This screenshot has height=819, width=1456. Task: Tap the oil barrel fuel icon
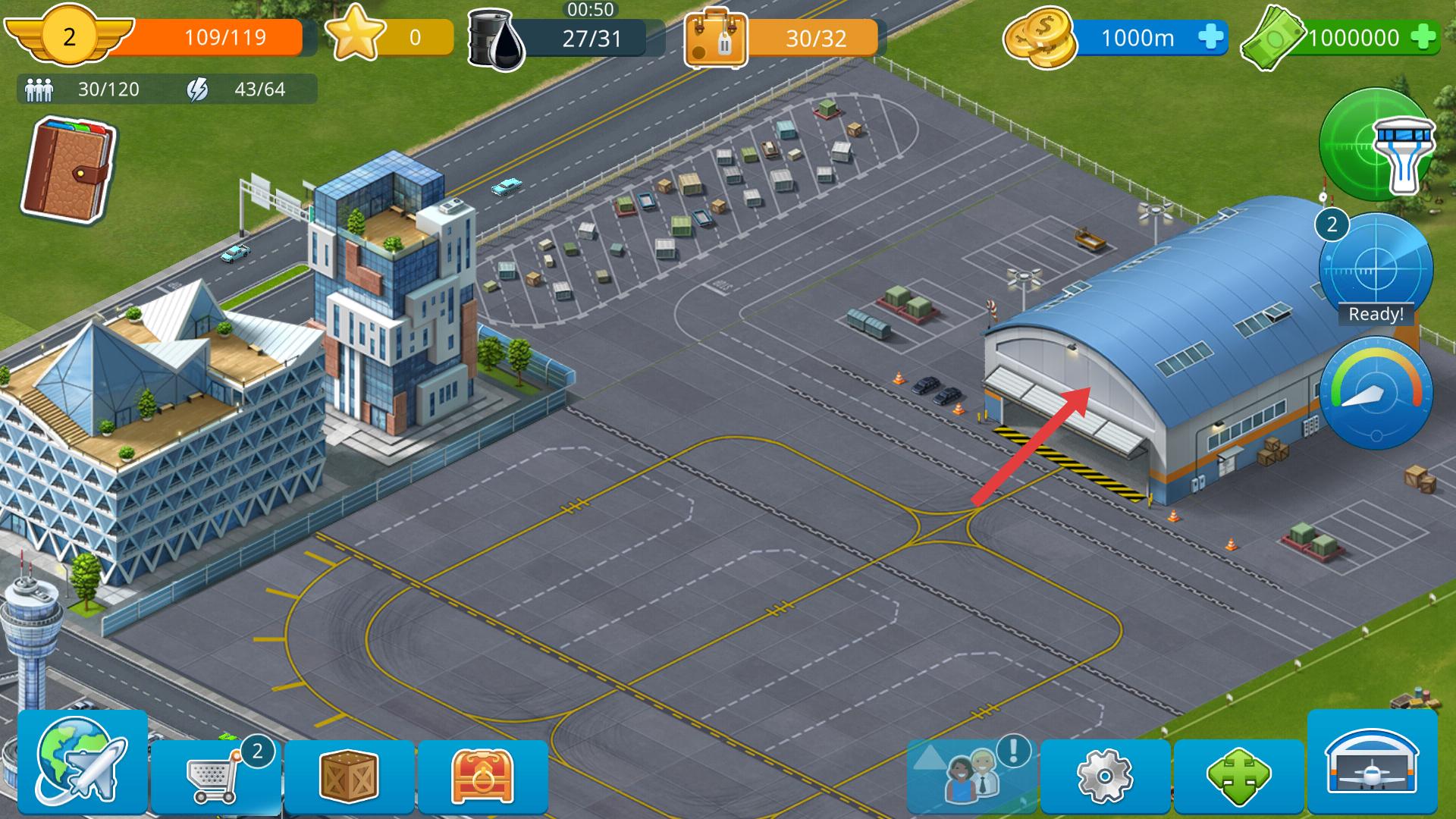point(497,39)
